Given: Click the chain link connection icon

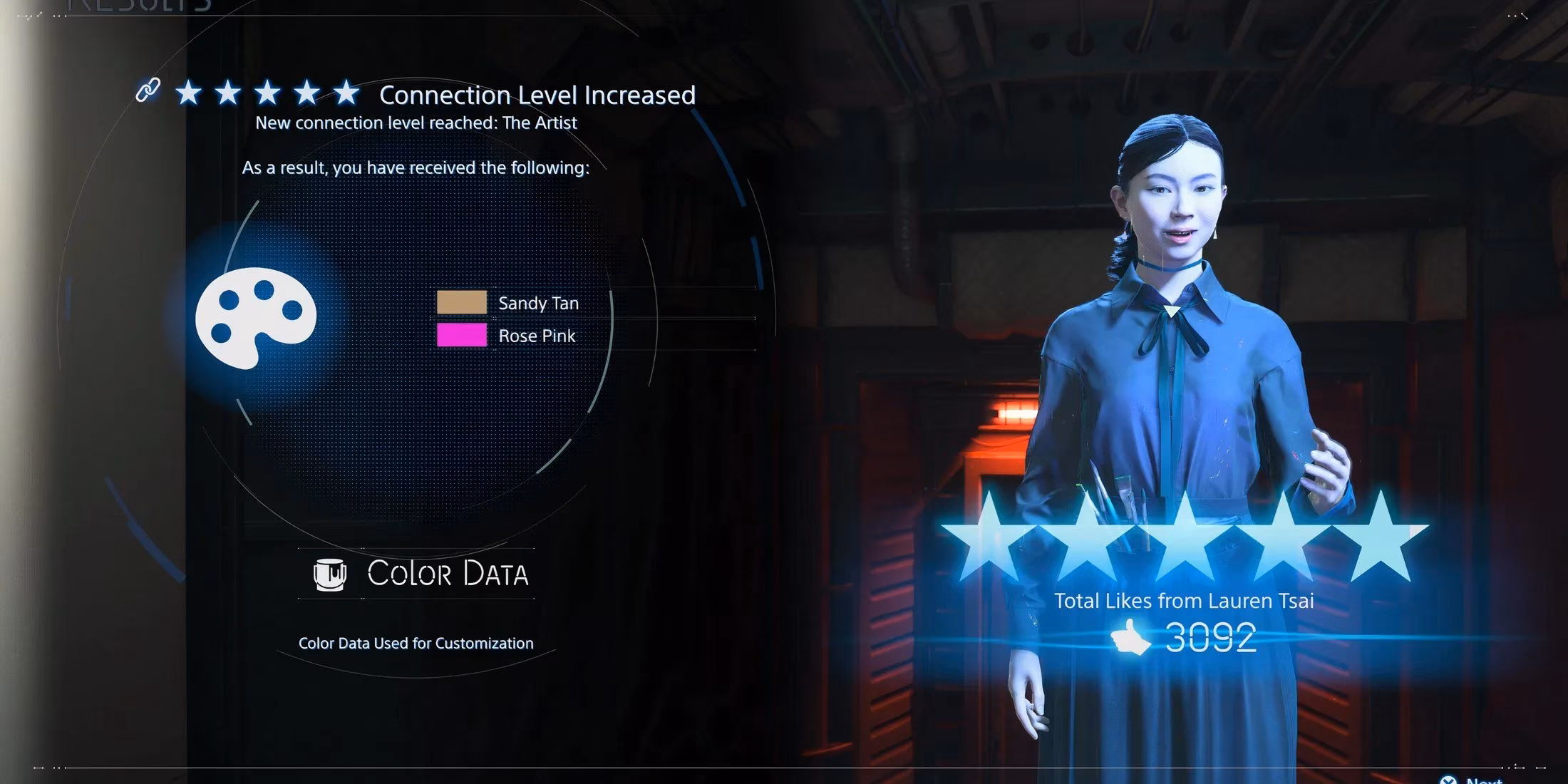Looking at the screenshot, I should [148, 91].
